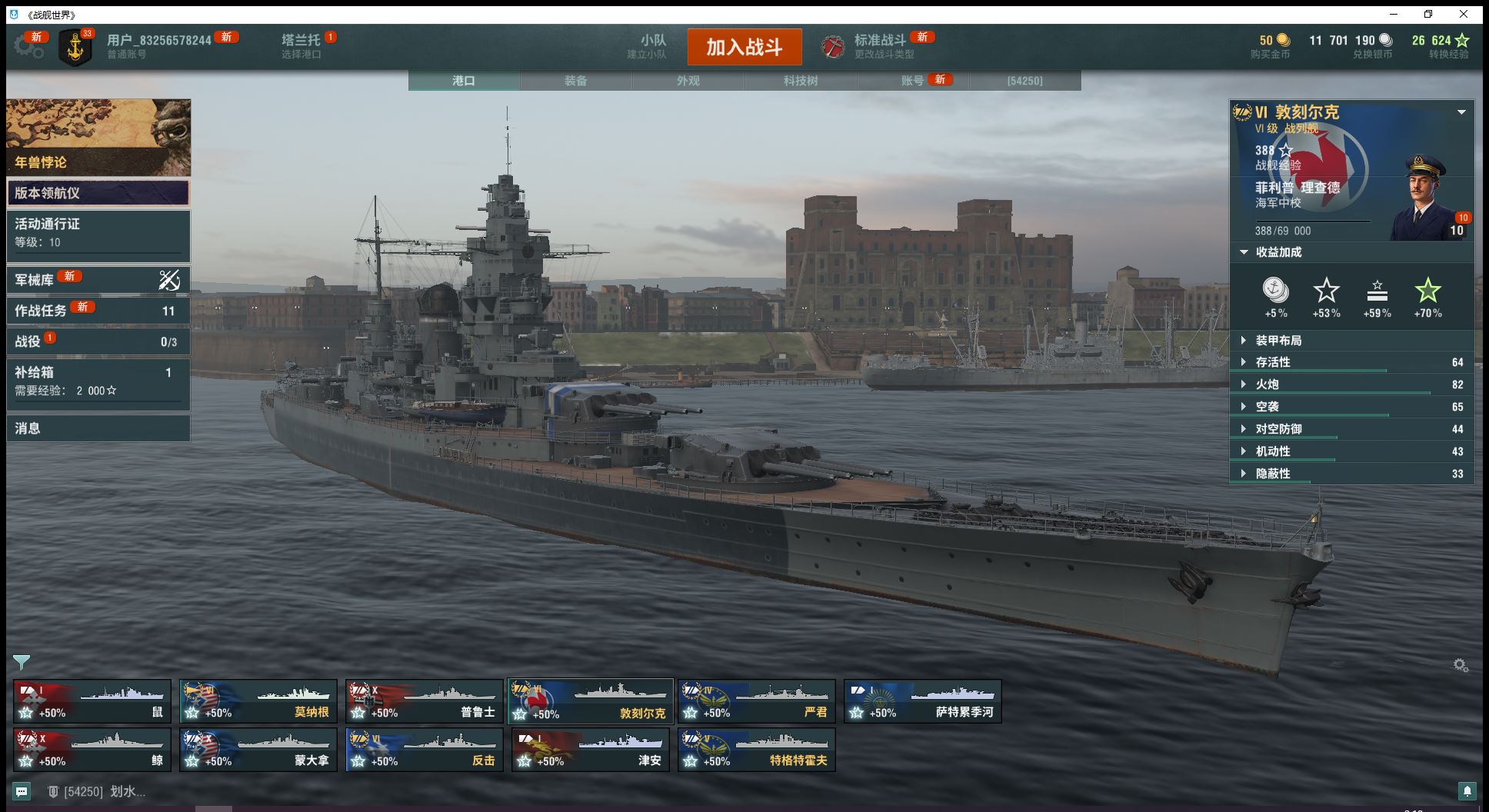Image resolution: width=1489 pixels, height=812 pixels.
Task: Choose the 普鲁士 ship card
Action: [x=425, y=701]
